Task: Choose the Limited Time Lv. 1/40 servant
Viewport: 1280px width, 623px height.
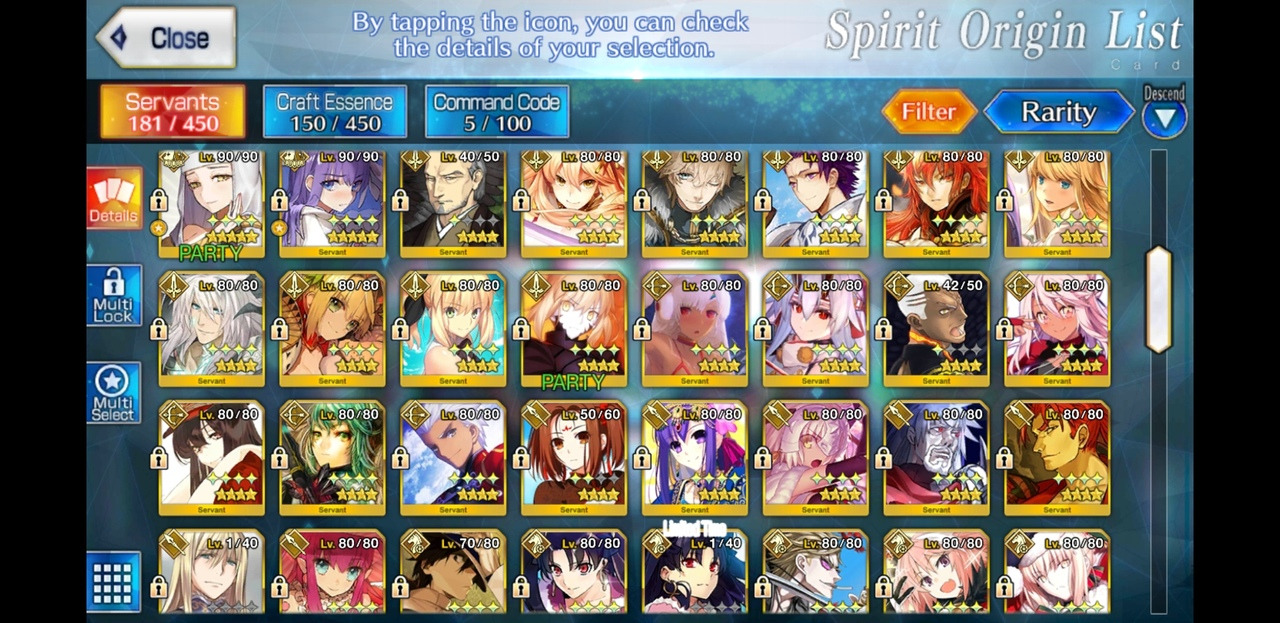Action: [x=695, y=575]
